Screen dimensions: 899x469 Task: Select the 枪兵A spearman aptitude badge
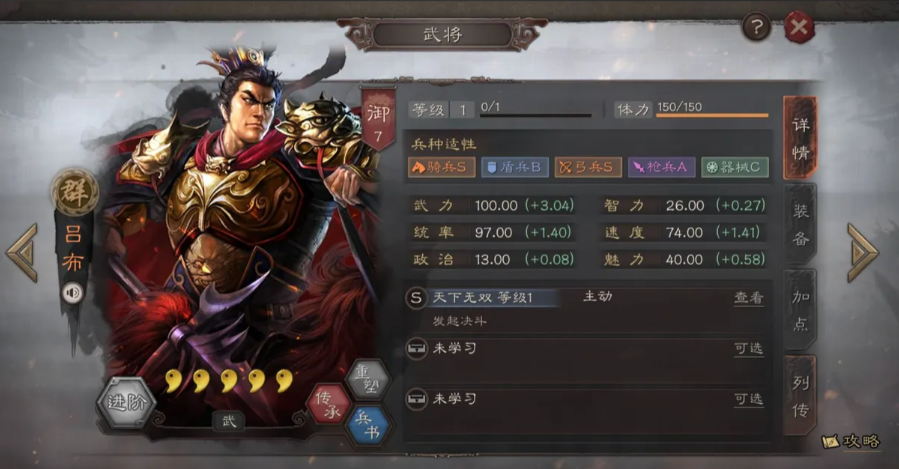click(x=661, y=167)
